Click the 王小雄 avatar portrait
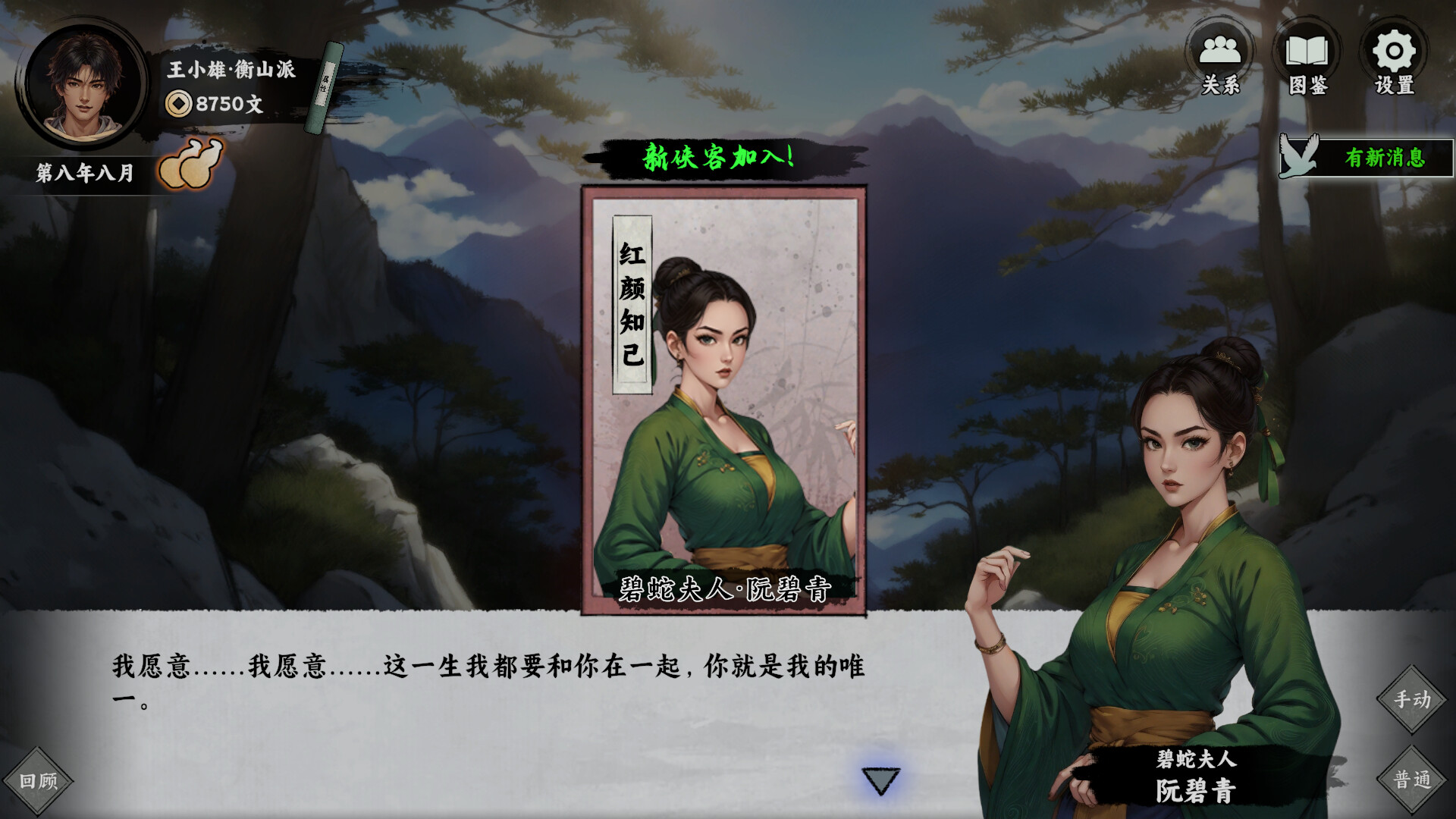The width and height of the screenshot is (1456, 819). [x=86, y=83]
